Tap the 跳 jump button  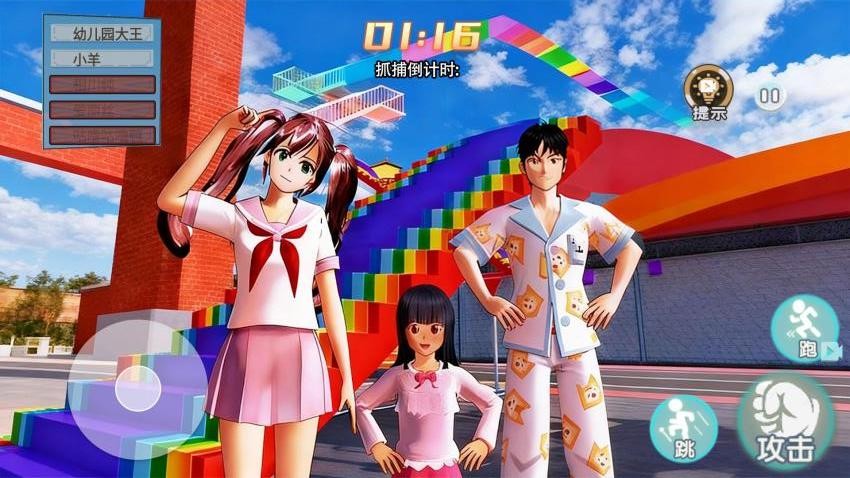click(x=683, y=428)
